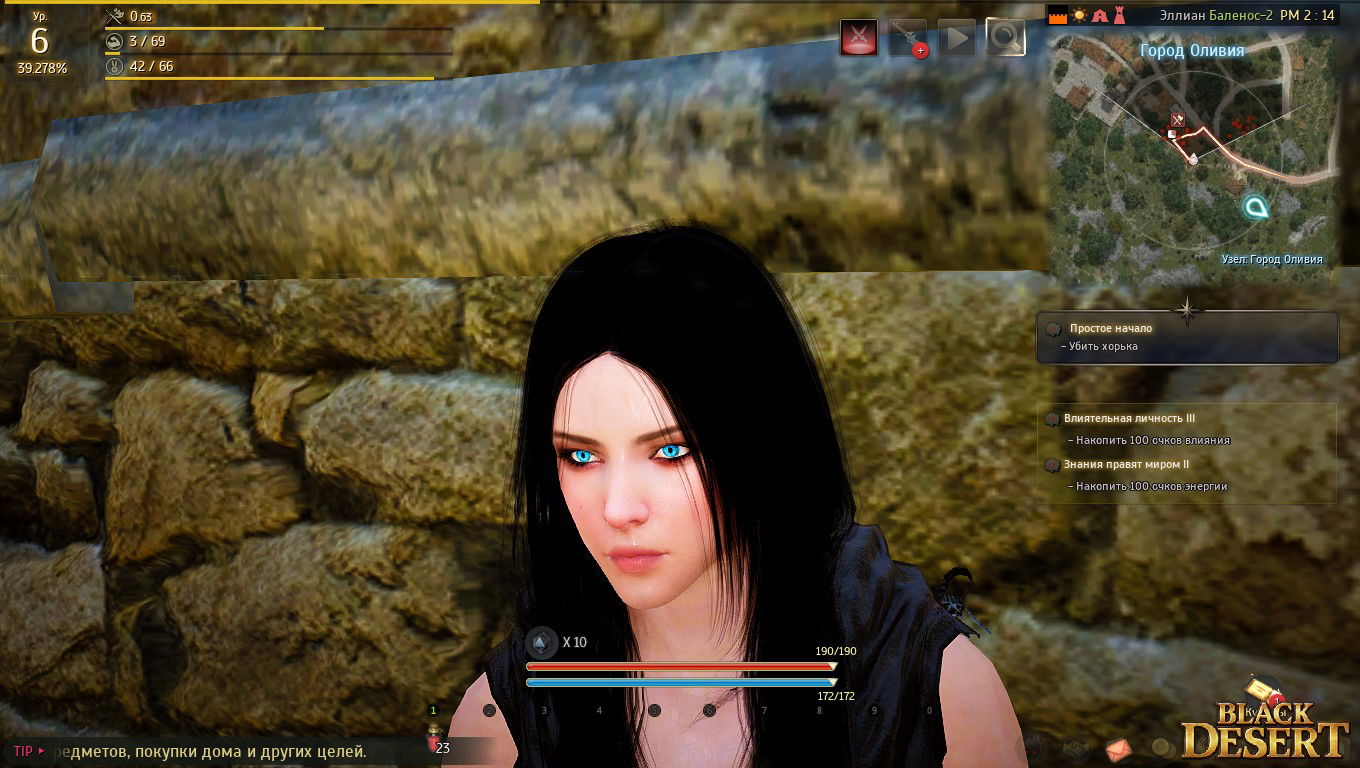This screenshot has width=1360, height=768.
Task: Click the grey play-arrow button
Action: click(956, 38)
